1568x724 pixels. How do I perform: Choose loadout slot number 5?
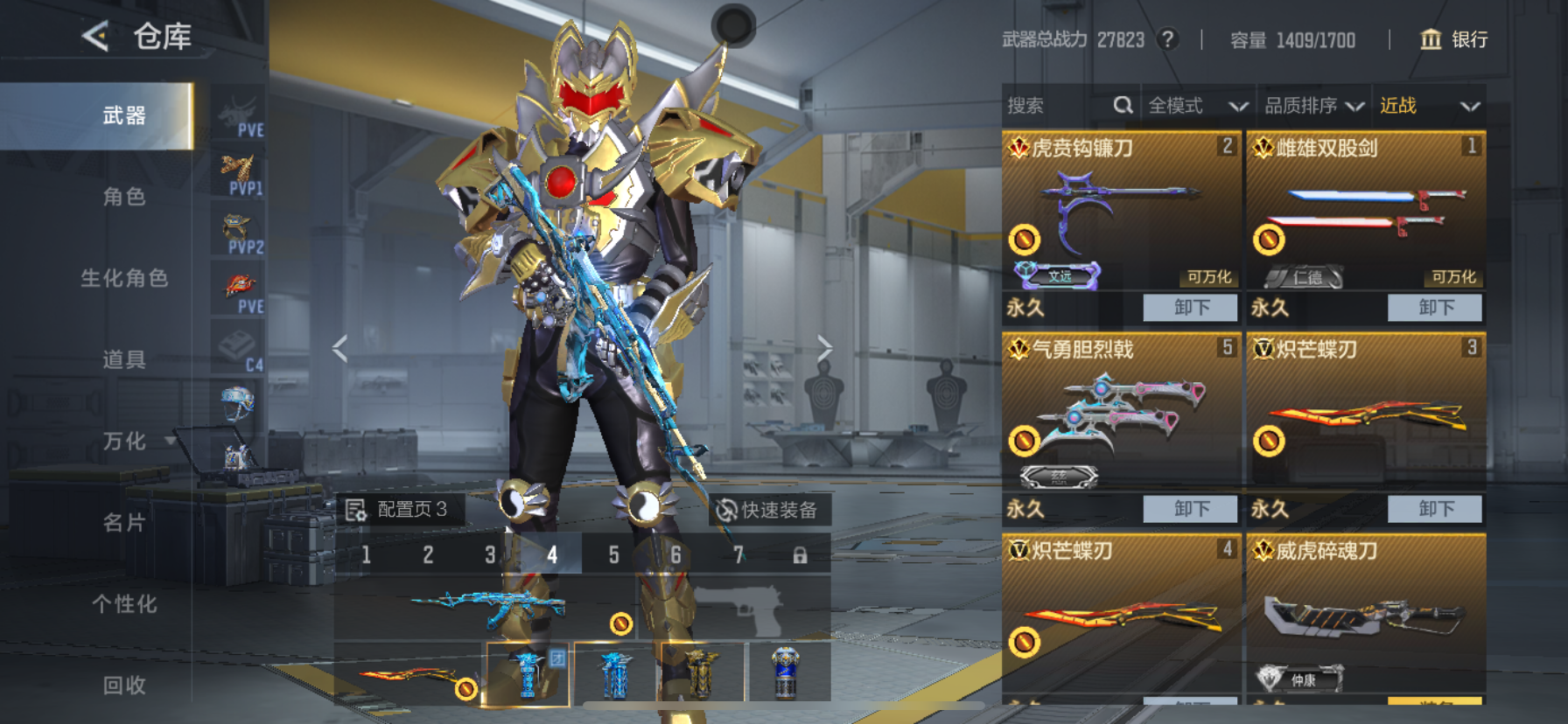pos(613,554)
